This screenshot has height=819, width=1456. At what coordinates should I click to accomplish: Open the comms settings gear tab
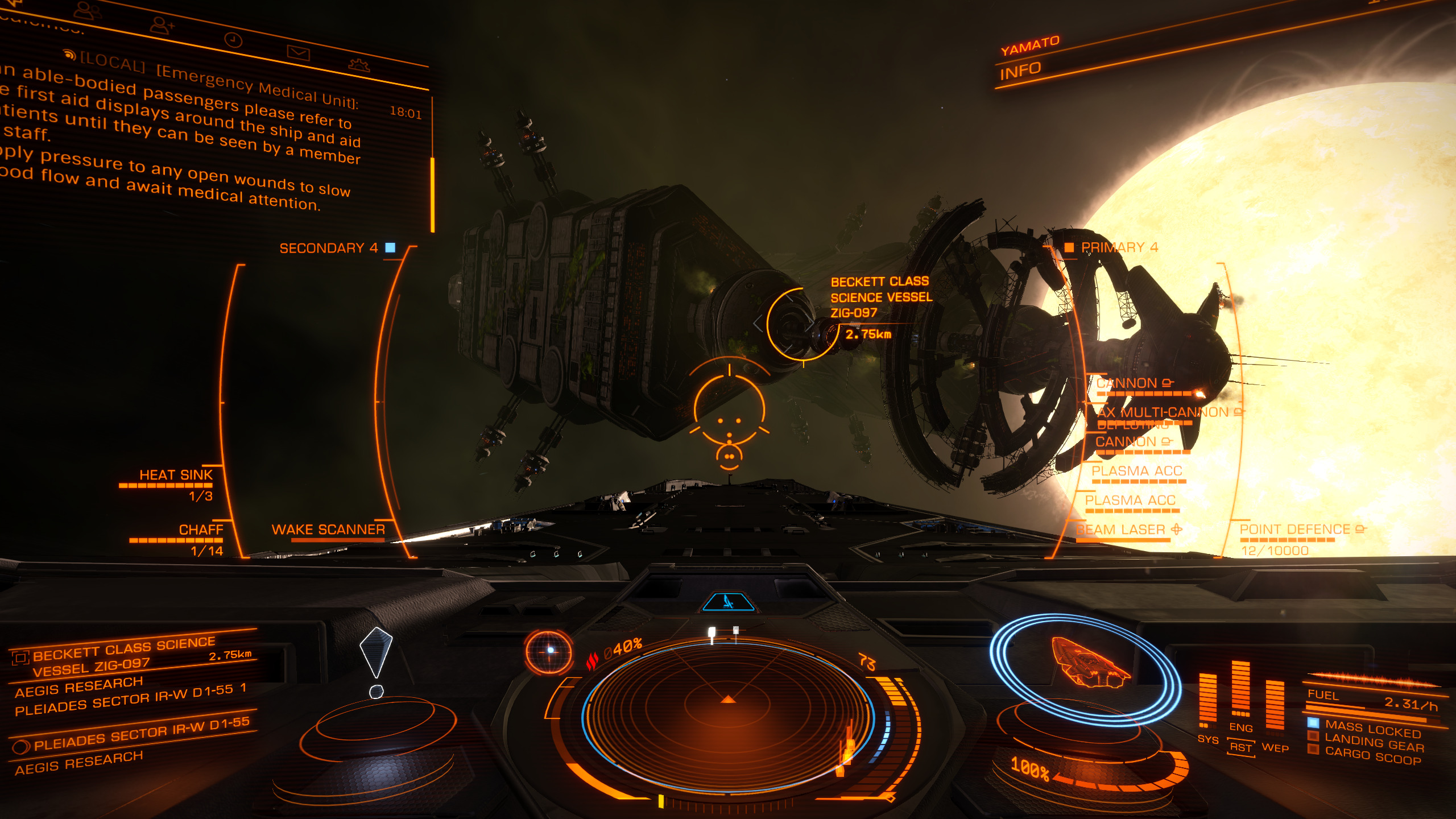359,65
